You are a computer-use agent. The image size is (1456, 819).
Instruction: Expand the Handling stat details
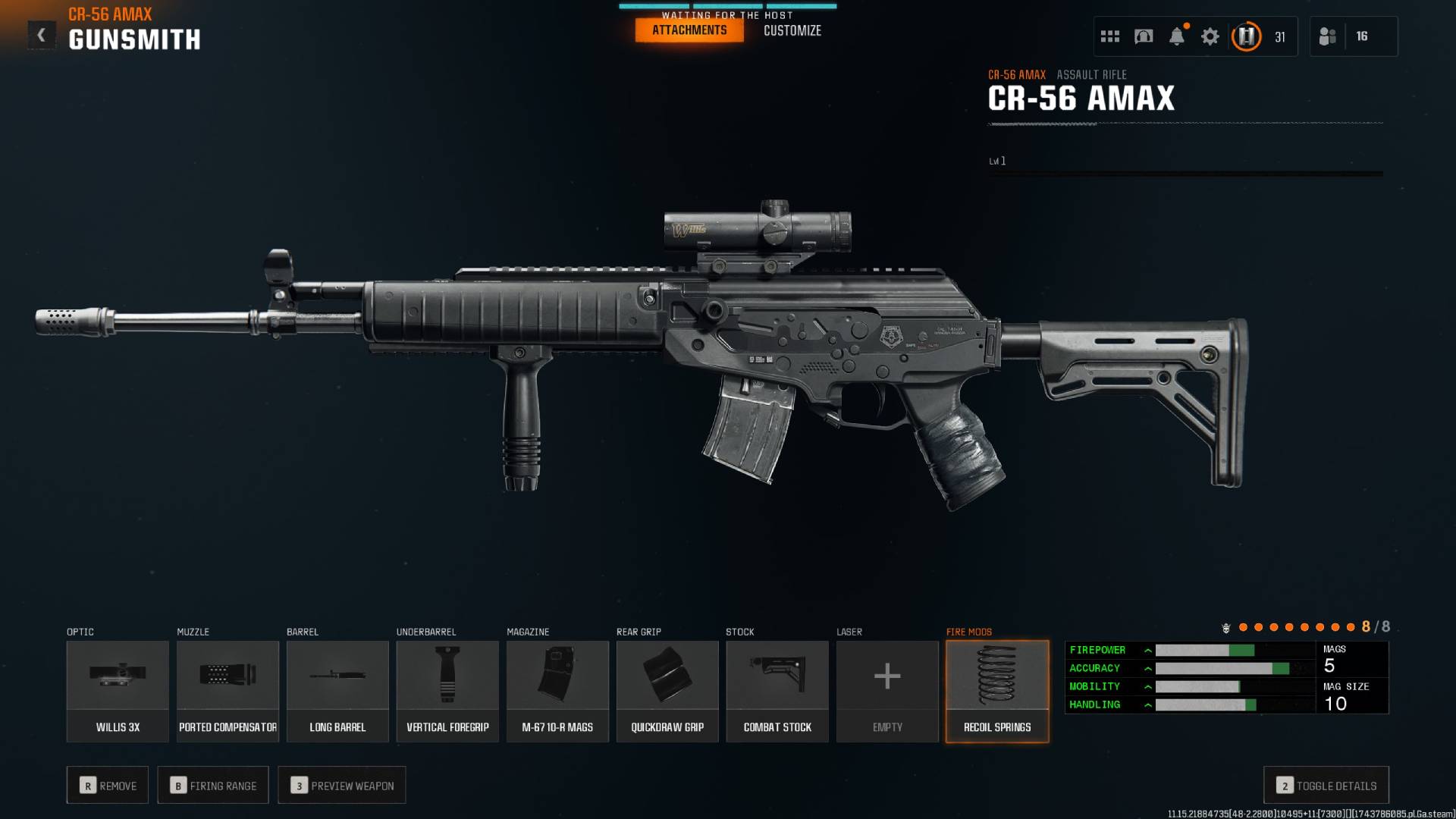1149,704
